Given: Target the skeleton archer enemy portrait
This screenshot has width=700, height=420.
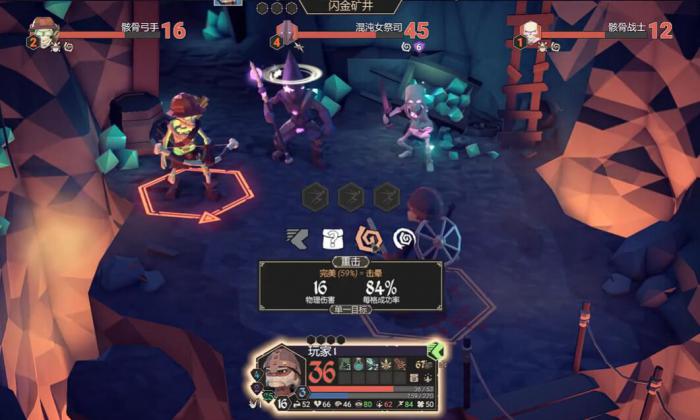Looking at the screenshot, I should pyautogui.click(x=42, y=32).
